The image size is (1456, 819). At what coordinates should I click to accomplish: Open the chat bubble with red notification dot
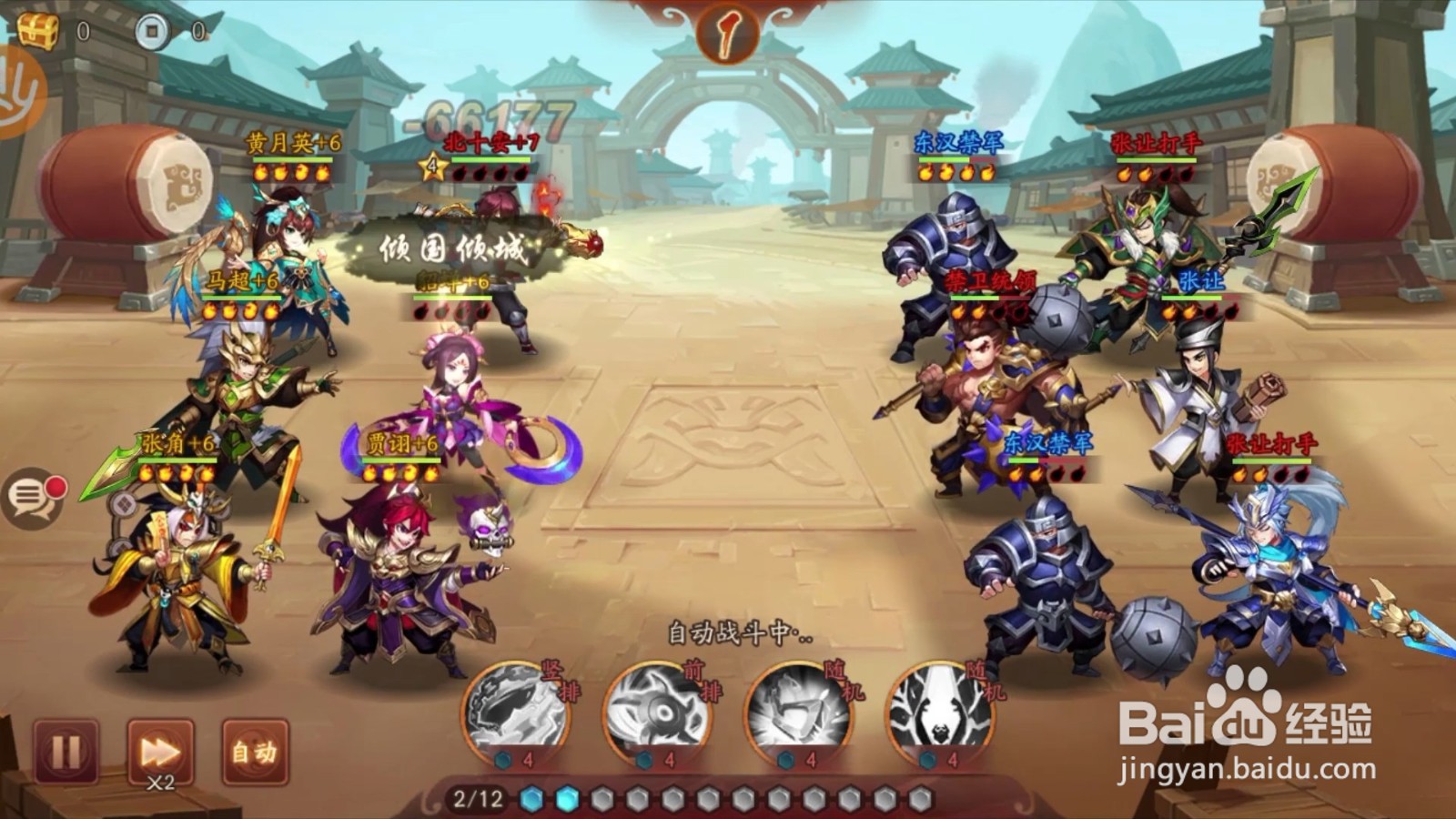36,496
